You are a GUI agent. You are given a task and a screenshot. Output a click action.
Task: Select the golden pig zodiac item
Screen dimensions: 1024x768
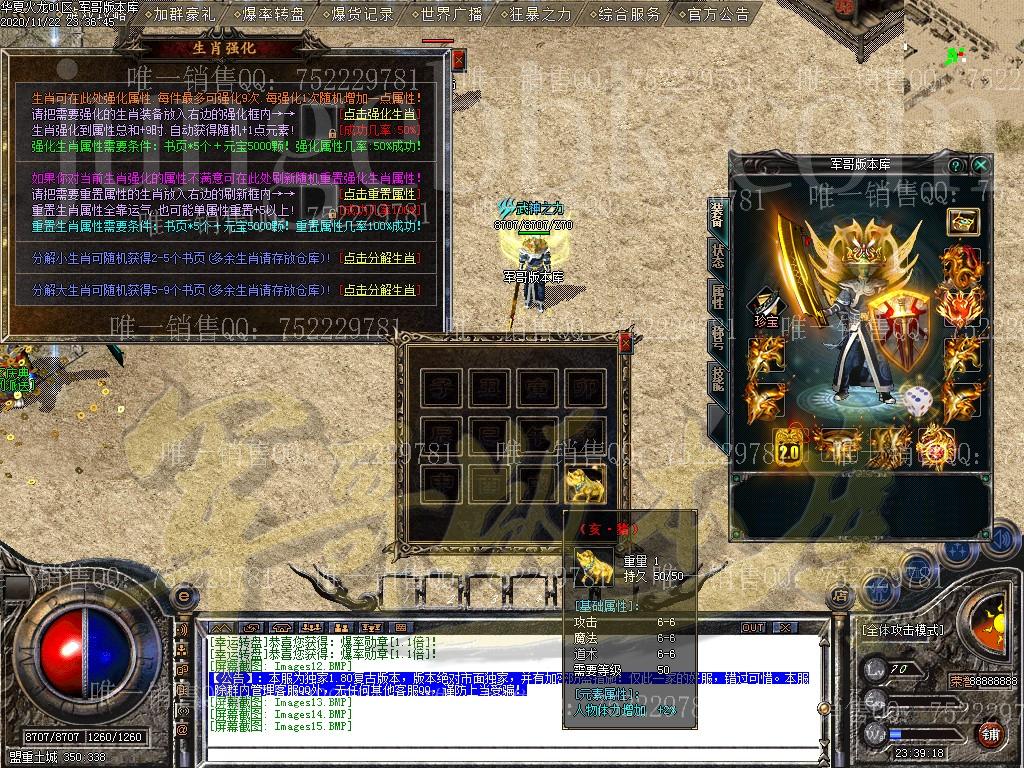(x=587, y=484)
